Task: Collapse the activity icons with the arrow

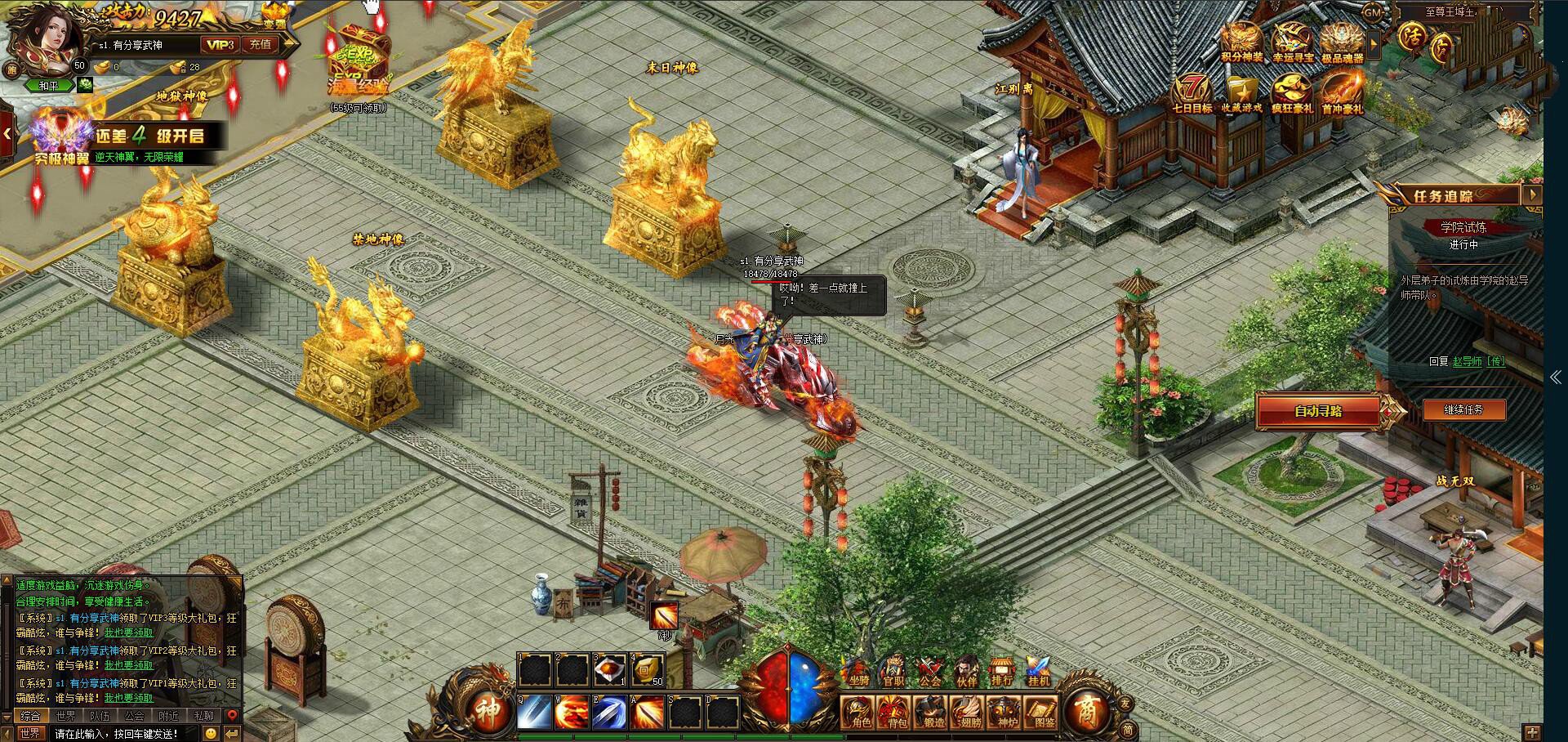Action: [1373, 45]
